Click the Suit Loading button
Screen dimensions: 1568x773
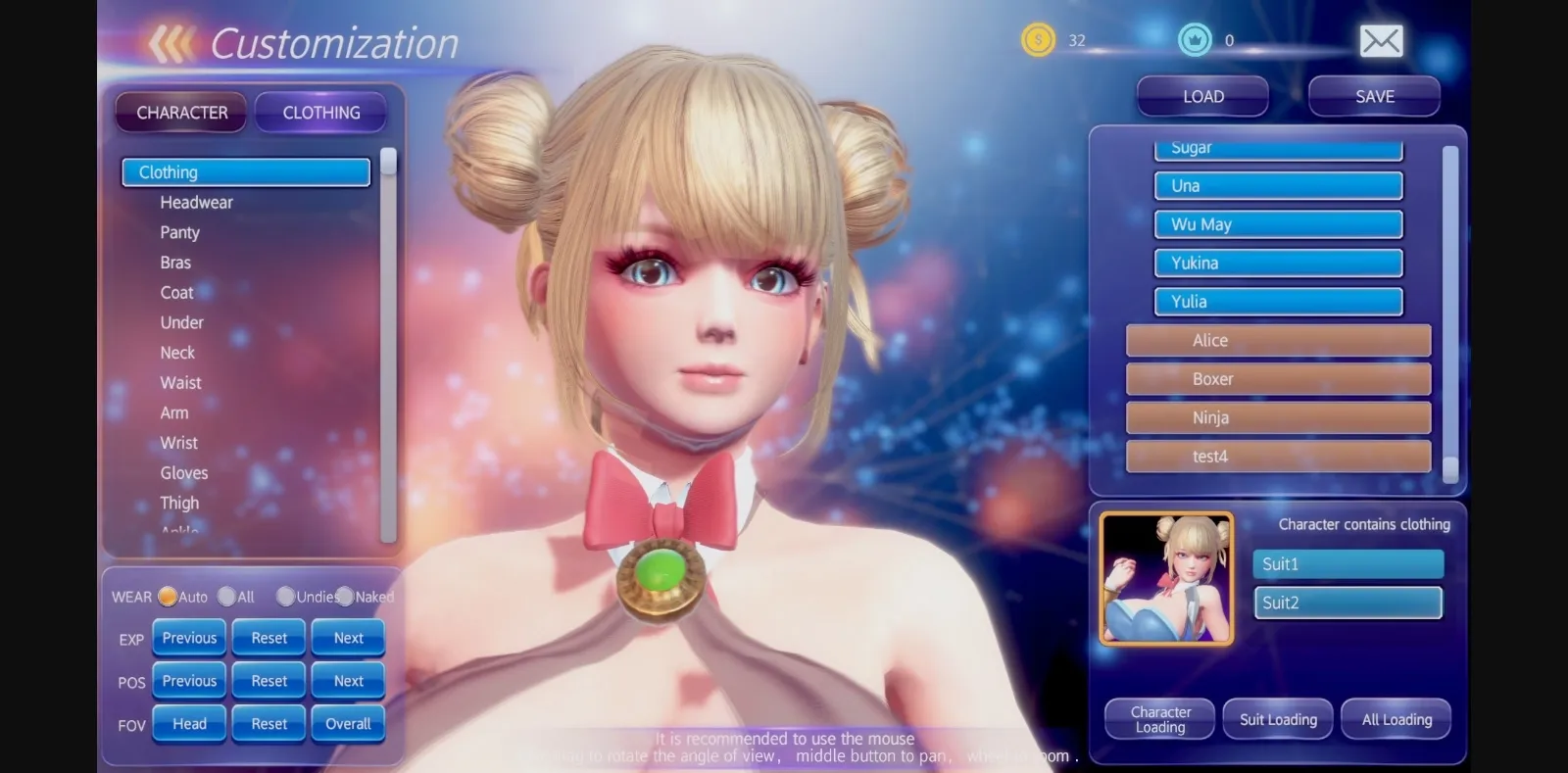1277,718
